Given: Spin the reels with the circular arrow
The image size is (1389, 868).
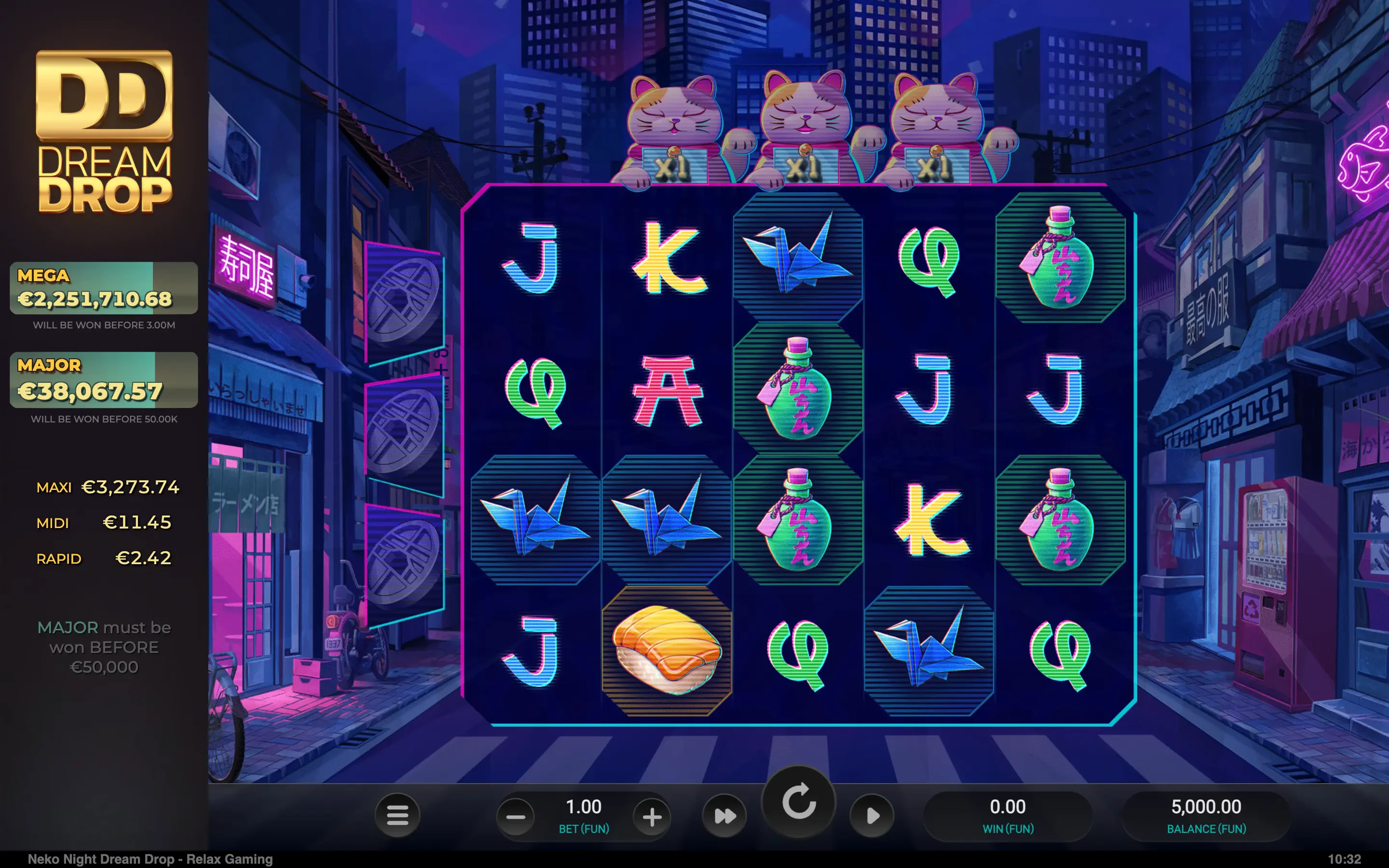Looking at the screenshot, I should tap(798, 802).
